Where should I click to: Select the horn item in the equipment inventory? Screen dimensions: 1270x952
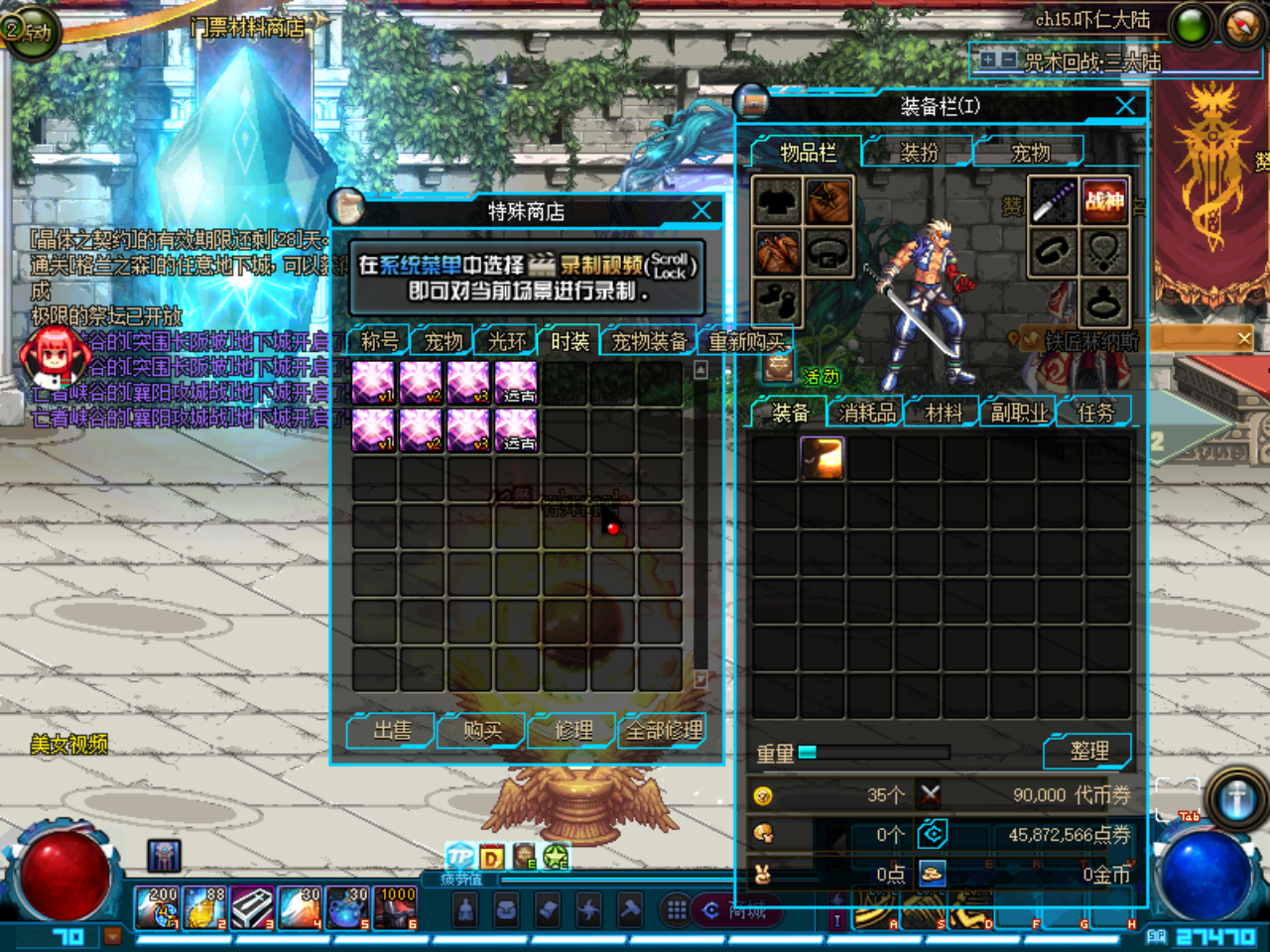(x=825, y=458)
